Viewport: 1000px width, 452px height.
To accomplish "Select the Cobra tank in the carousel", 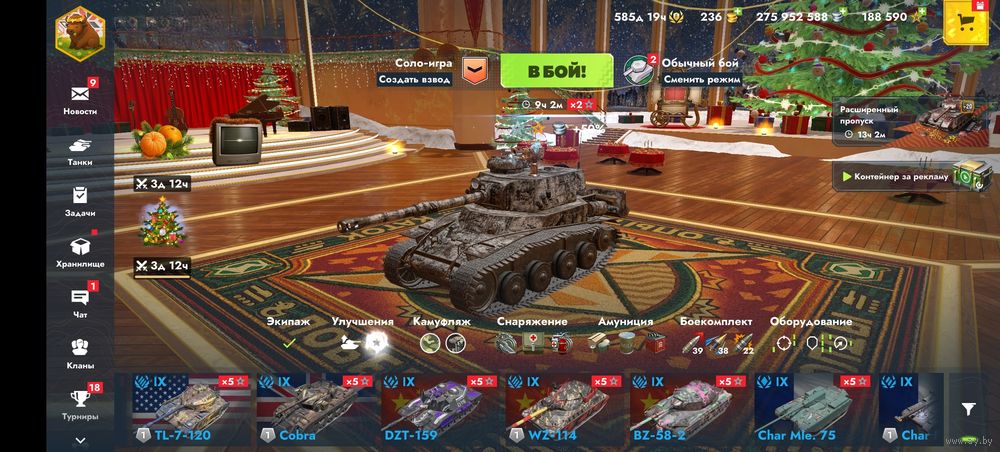I will 315,409.
